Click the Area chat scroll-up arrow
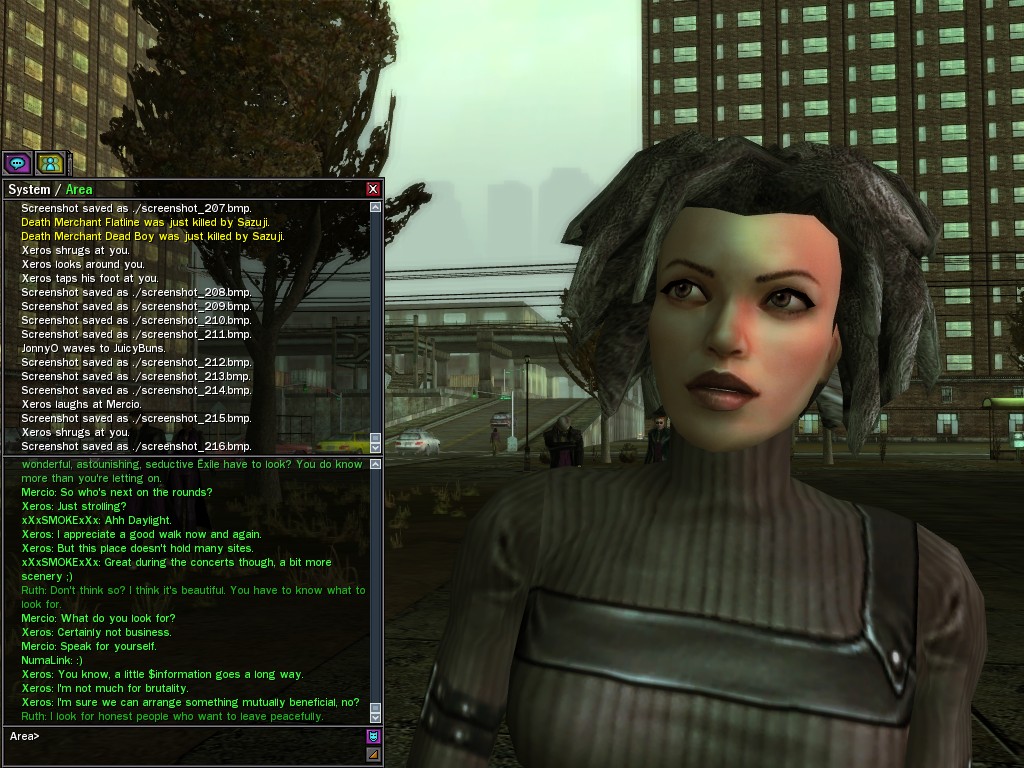The height and width of the screenshot is (768, 1024). point(376,464)
